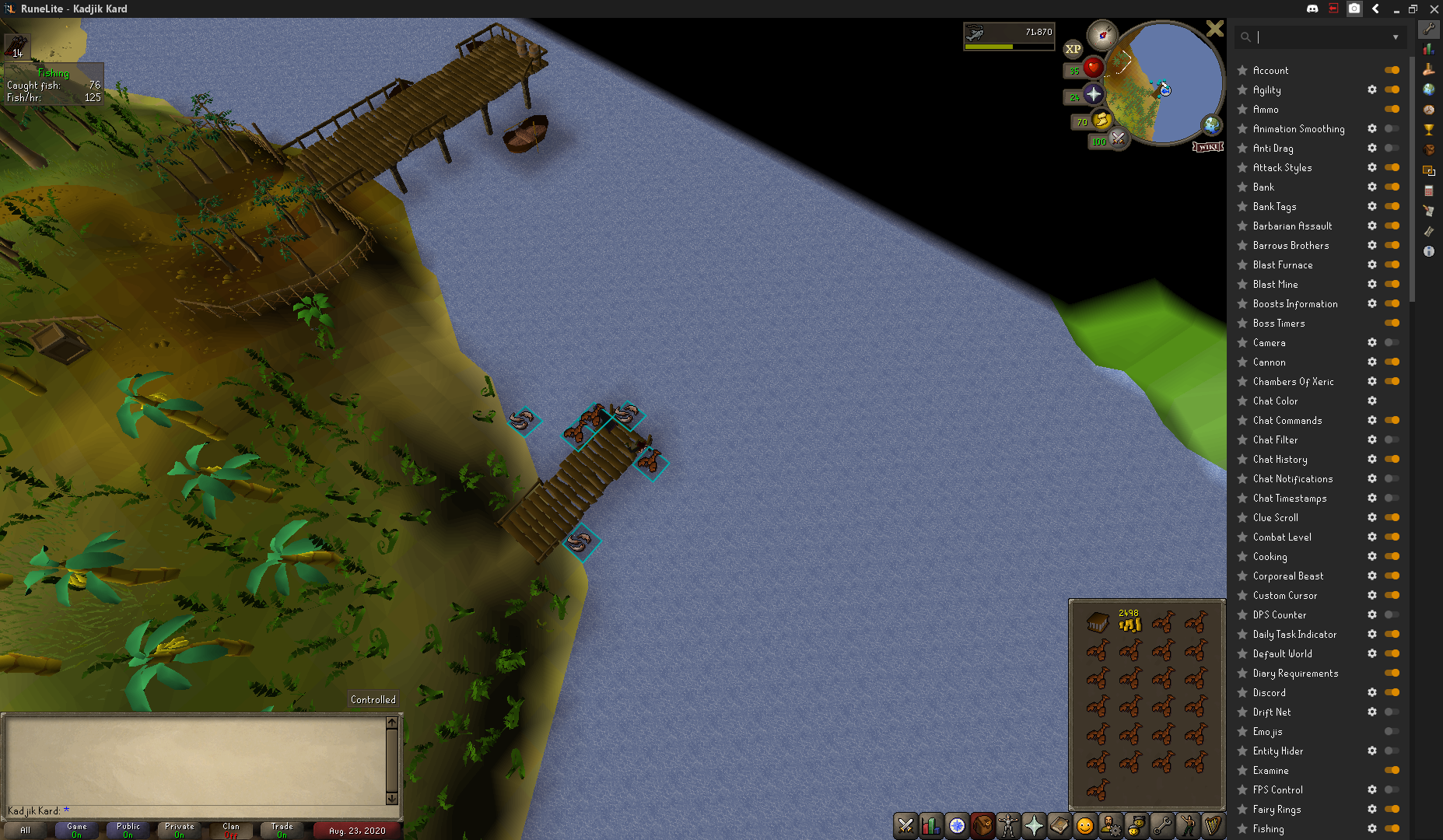This screenshot has width=1443, height=840.
Task: Click the All chat filter button
Action: pyautogui.click(x=25, y=830)
